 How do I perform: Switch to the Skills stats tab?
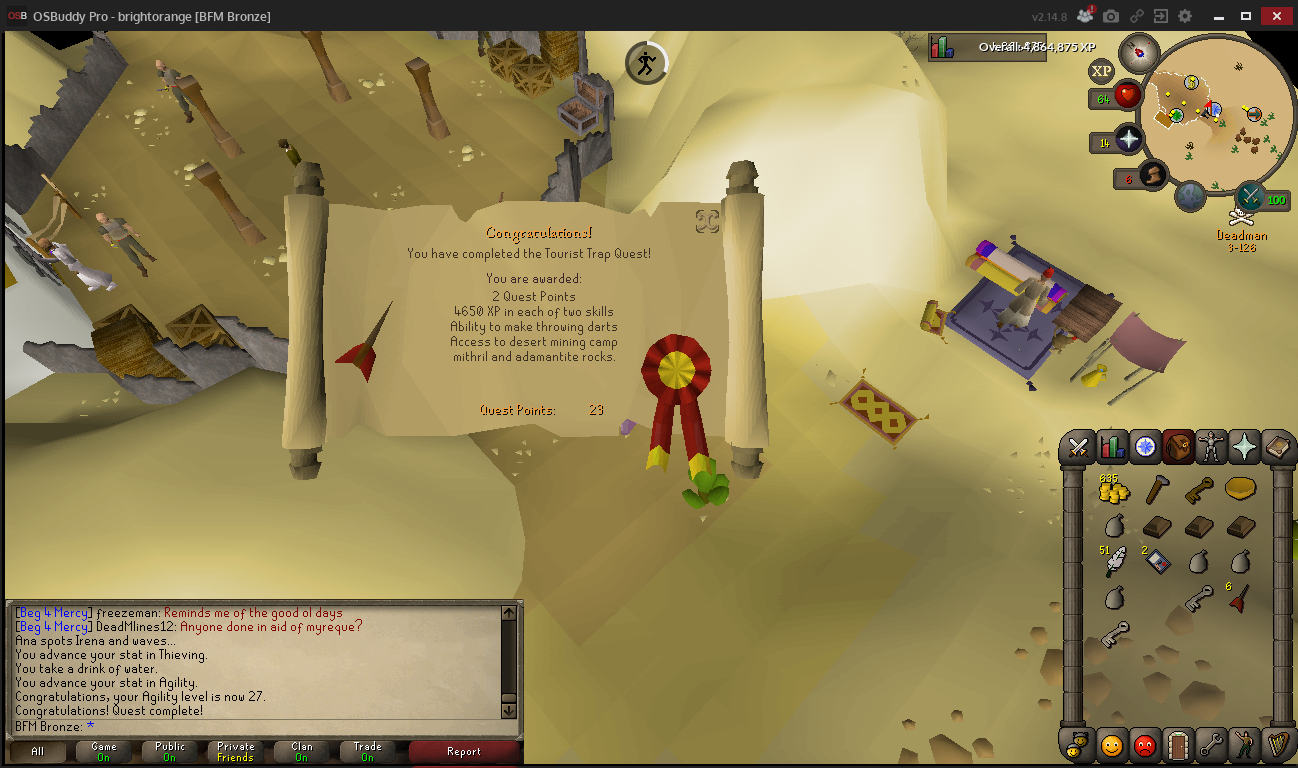coord(1111,446)
